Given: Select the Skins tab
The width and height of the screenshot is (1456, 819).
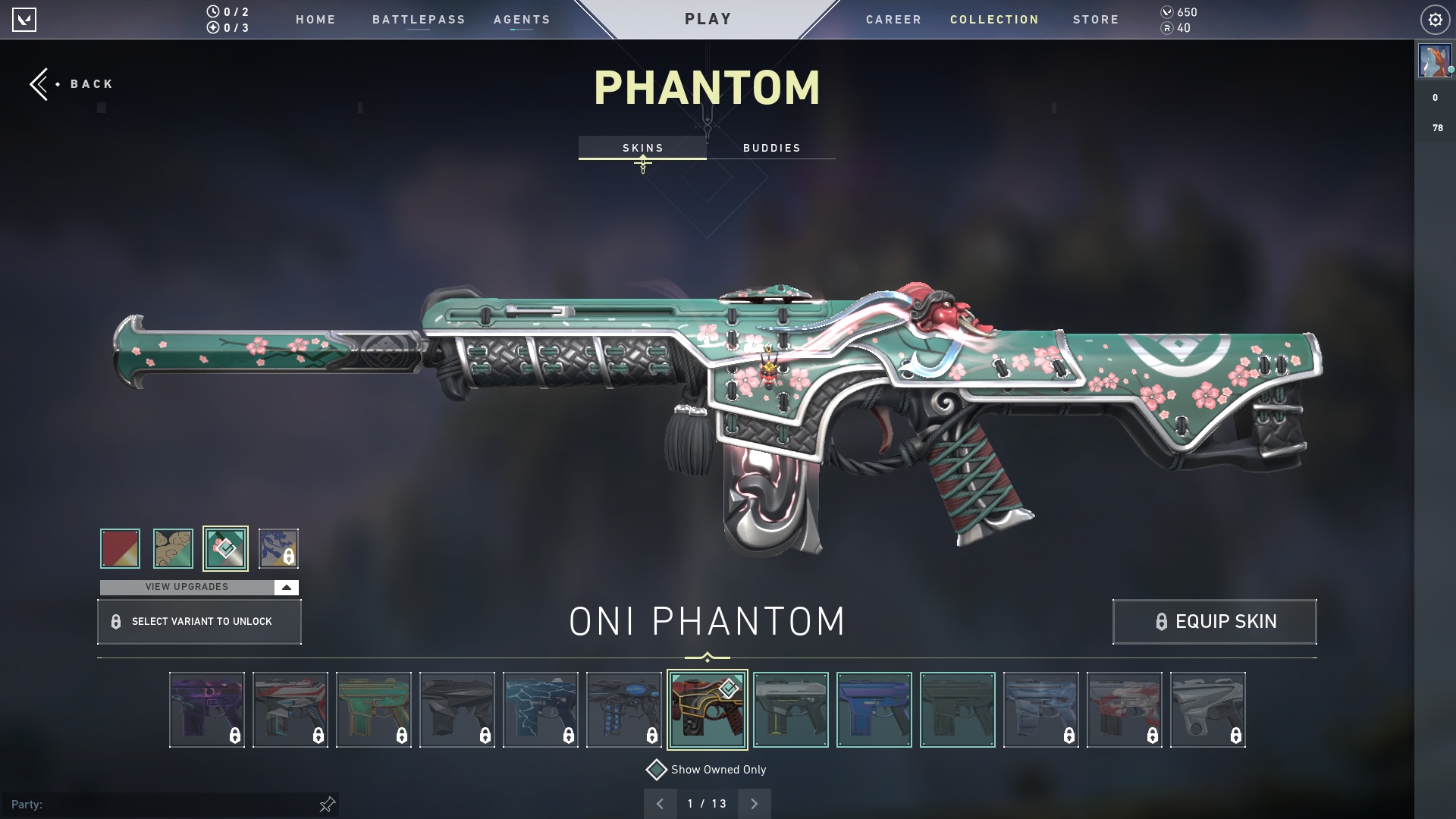Looking at the screenshot, I should (x=642, y=148).
